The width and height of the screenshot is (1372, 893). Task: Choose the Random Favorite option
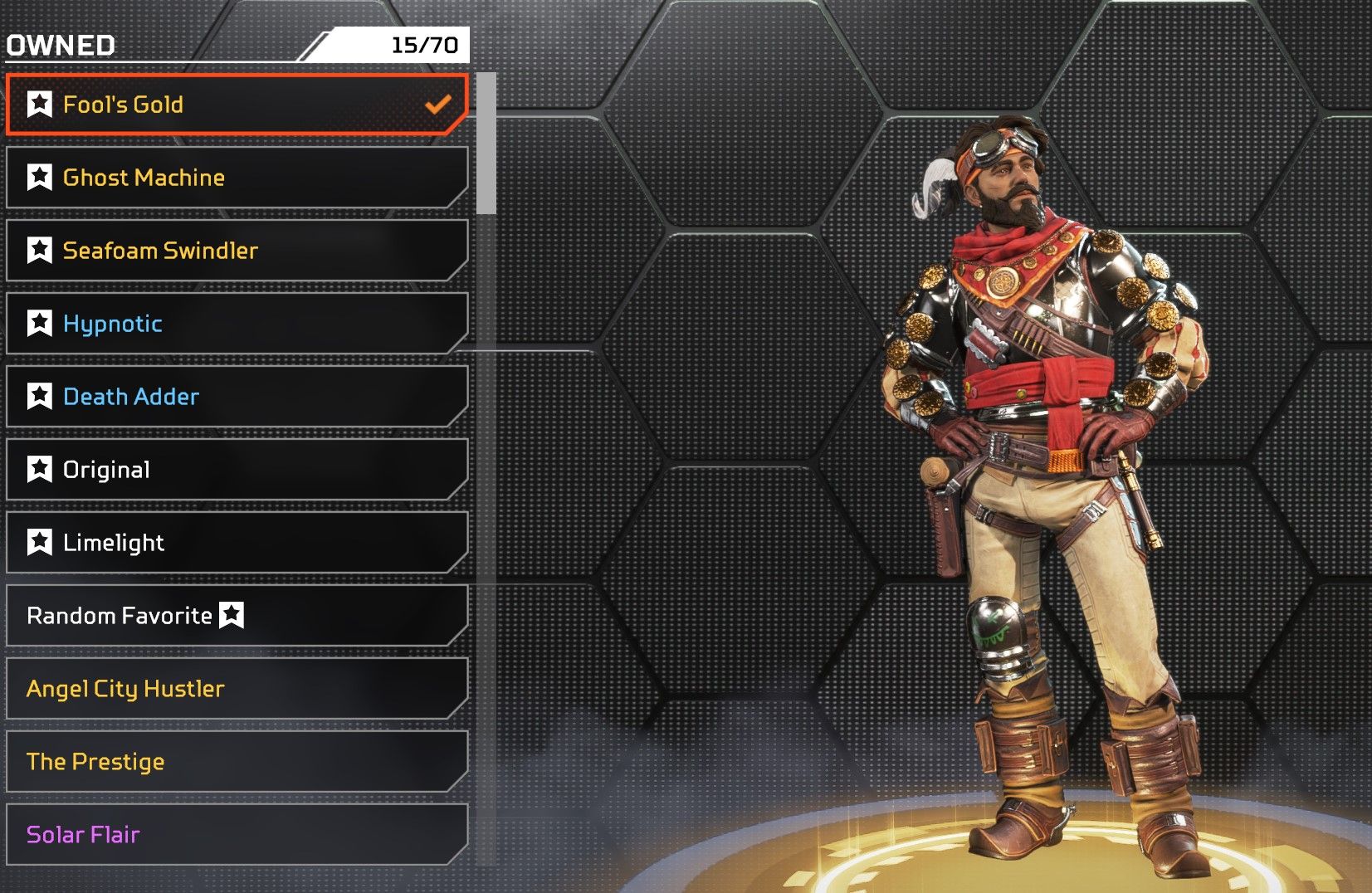pyautogui.click(x=237, y=616)
